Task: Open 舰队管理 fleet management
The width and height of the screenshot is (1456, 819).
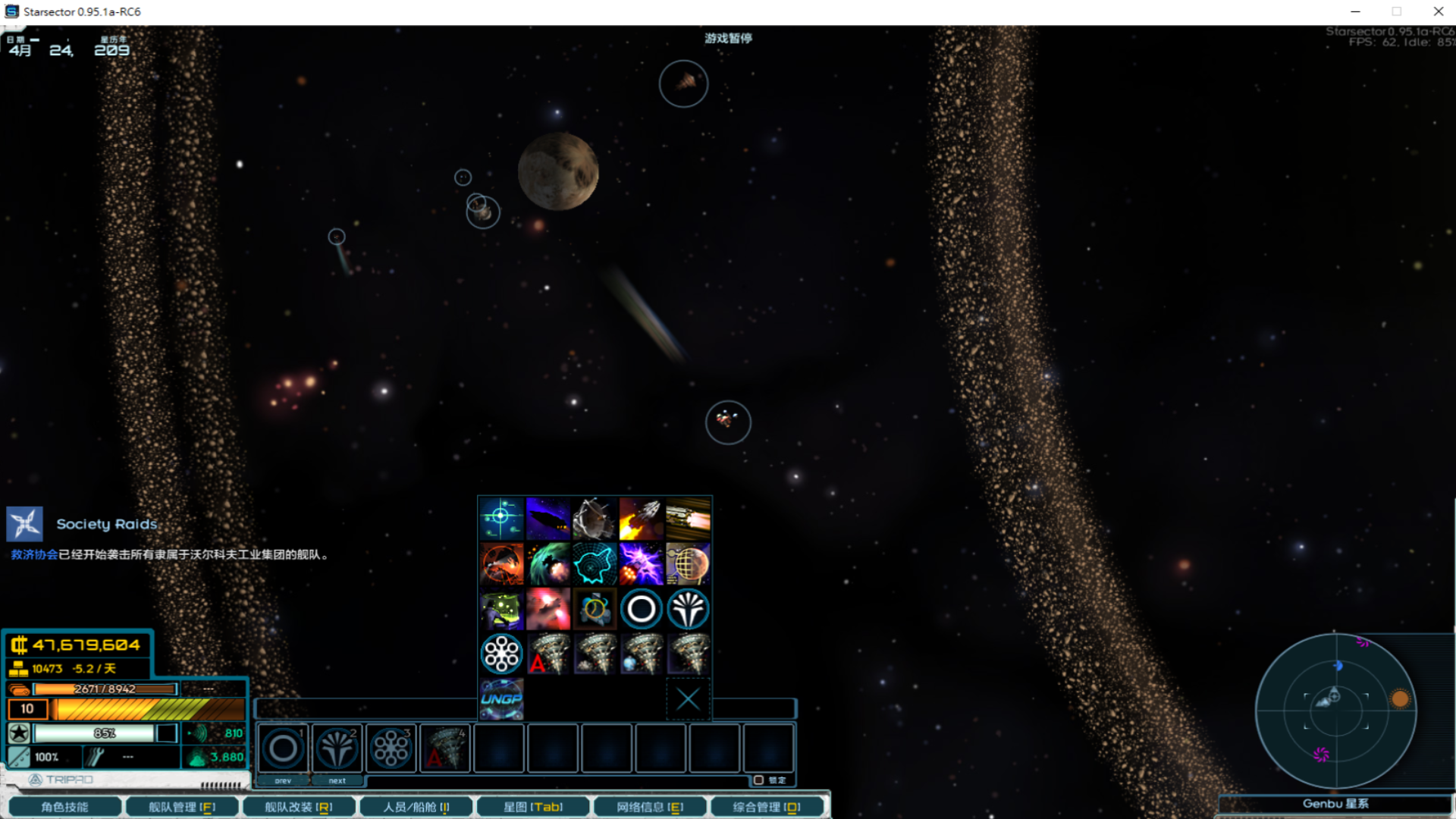Action: click(x=182, y=807)
